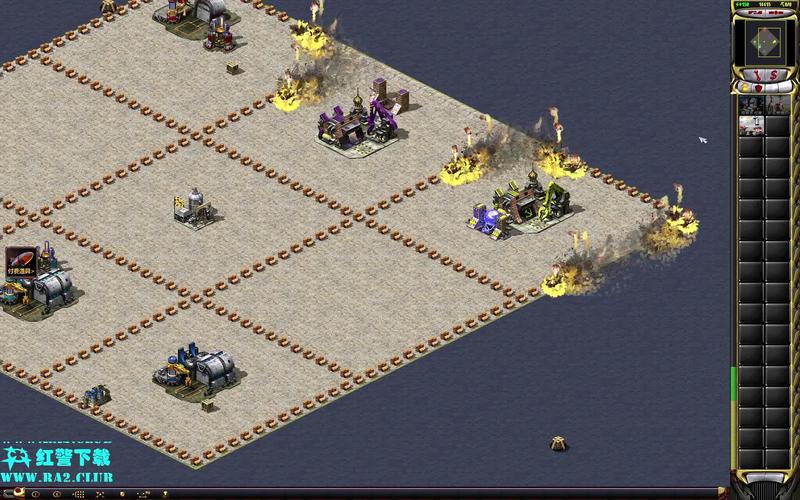Activate the dollar-sign sell button
The width and height of the screenshot is (800, 500).
(x=774, y=76)
